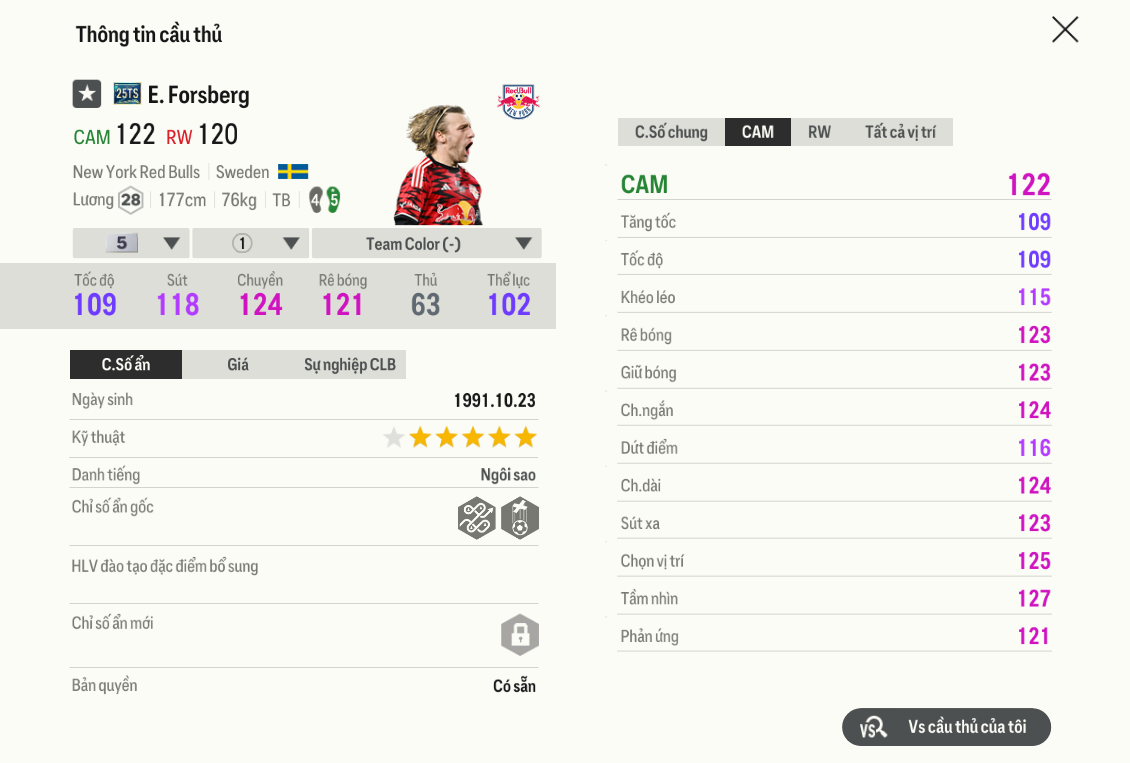Click the locked new hidden trait icon
The height and width of the screenshot is (763, 1130).
click(x=519, y=634)
